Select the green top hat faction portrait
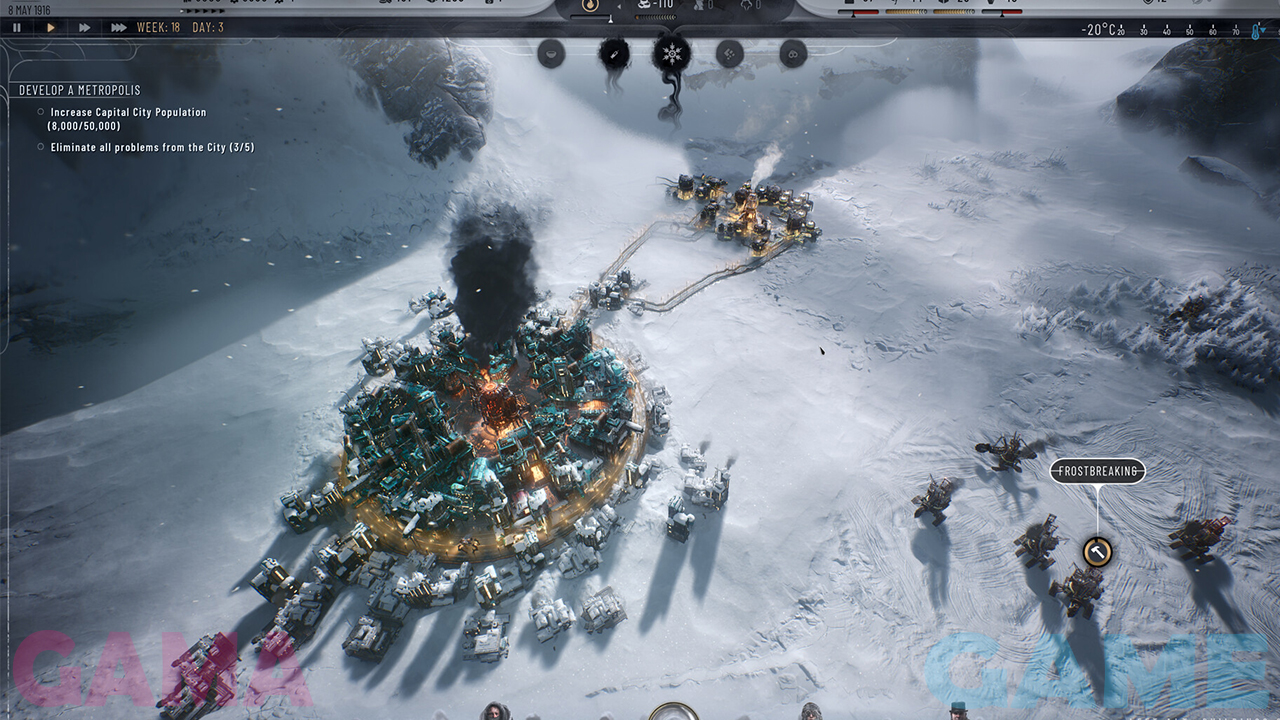This screenshot has height=720, width=1280. tap(959, 712)
